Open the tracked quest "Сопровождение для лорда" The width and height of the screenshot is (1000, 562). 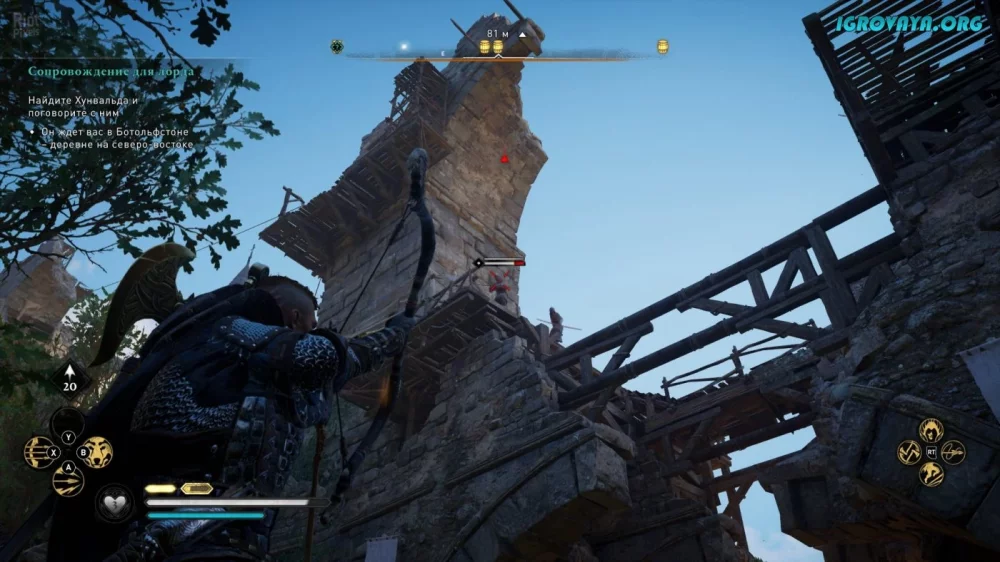point(111,72)
